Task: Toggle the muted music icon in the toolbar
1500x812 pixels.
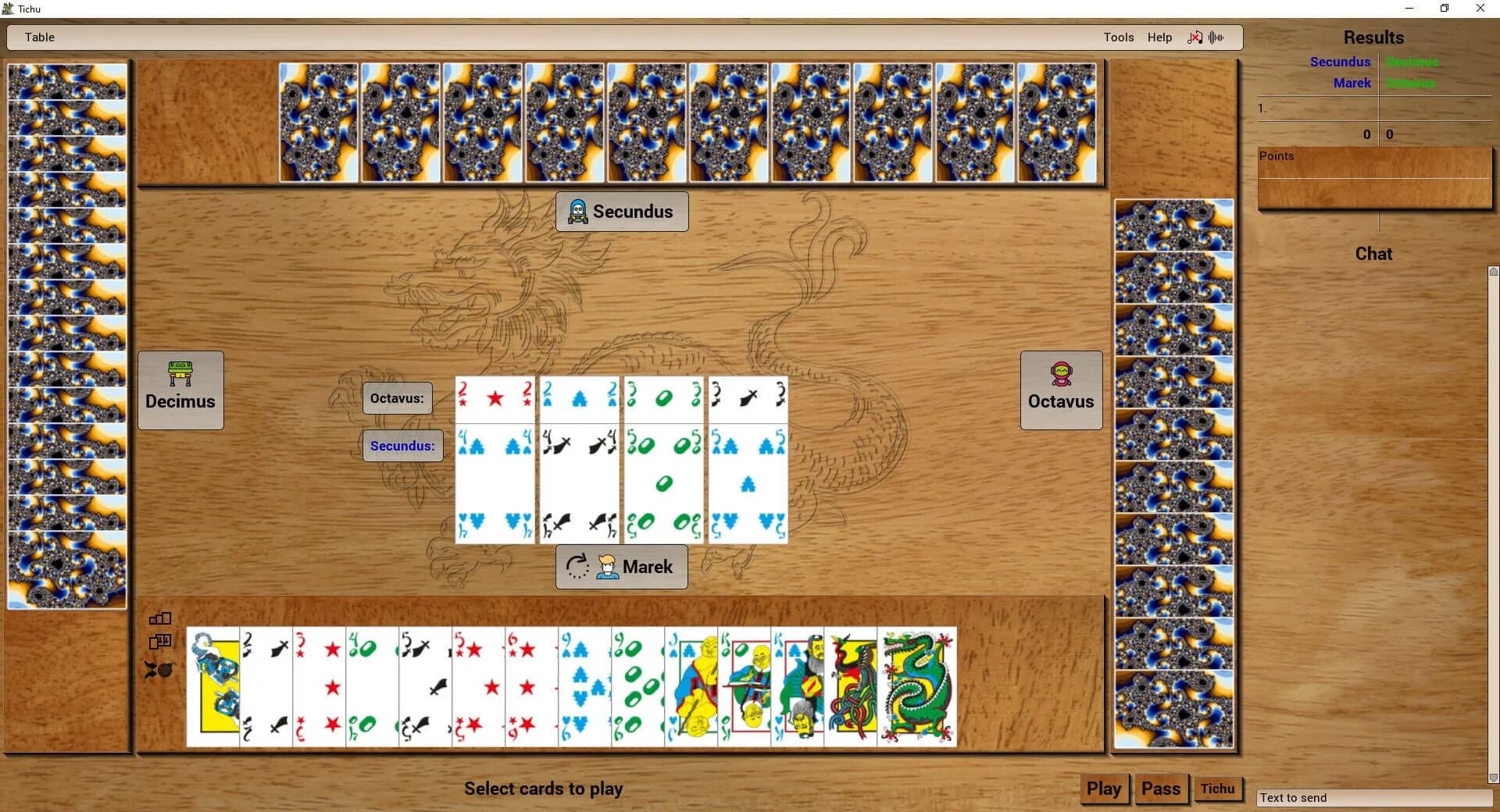Action: 1195,37
